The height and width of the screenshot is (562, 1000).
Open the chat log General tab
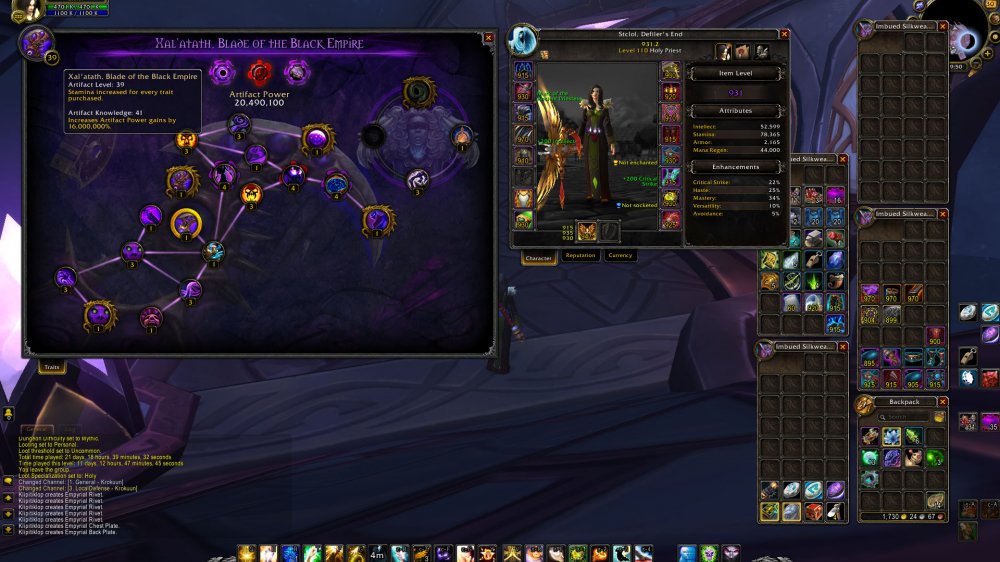[37, 429]
